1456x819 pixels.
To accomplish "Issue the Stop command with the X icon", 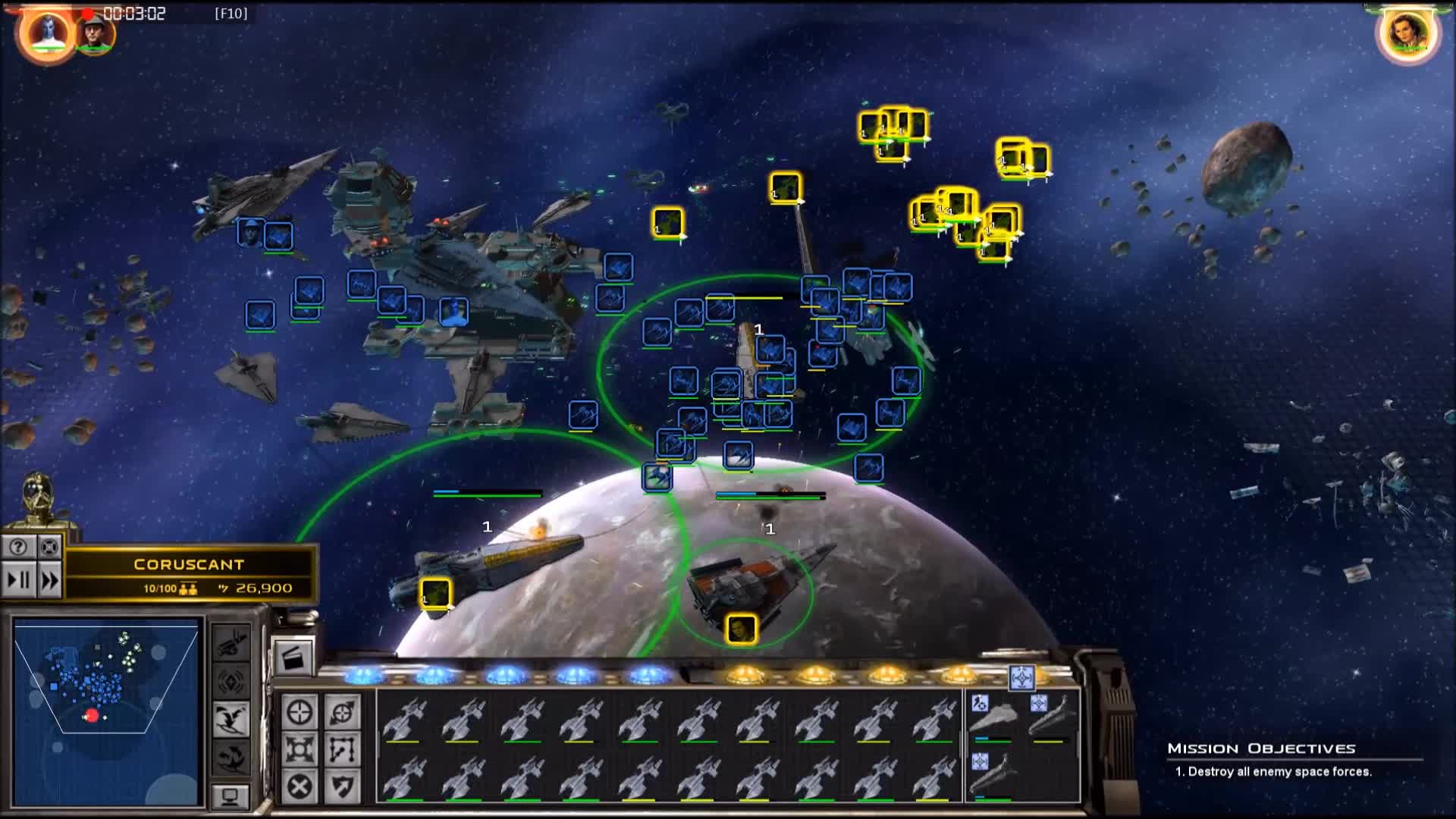I will coord(300,787).
